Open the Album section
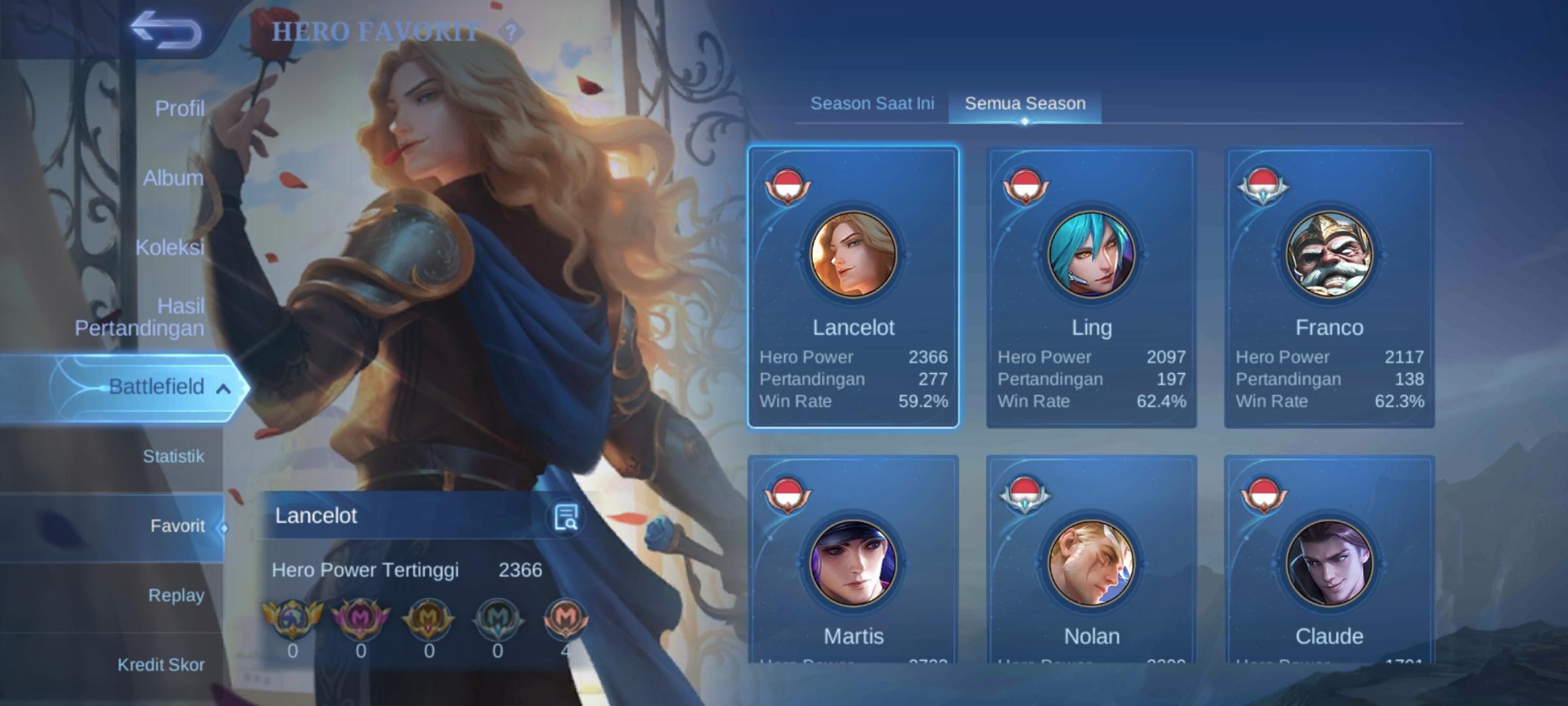This screenshot has width=1568, height=706. point(173,178)
